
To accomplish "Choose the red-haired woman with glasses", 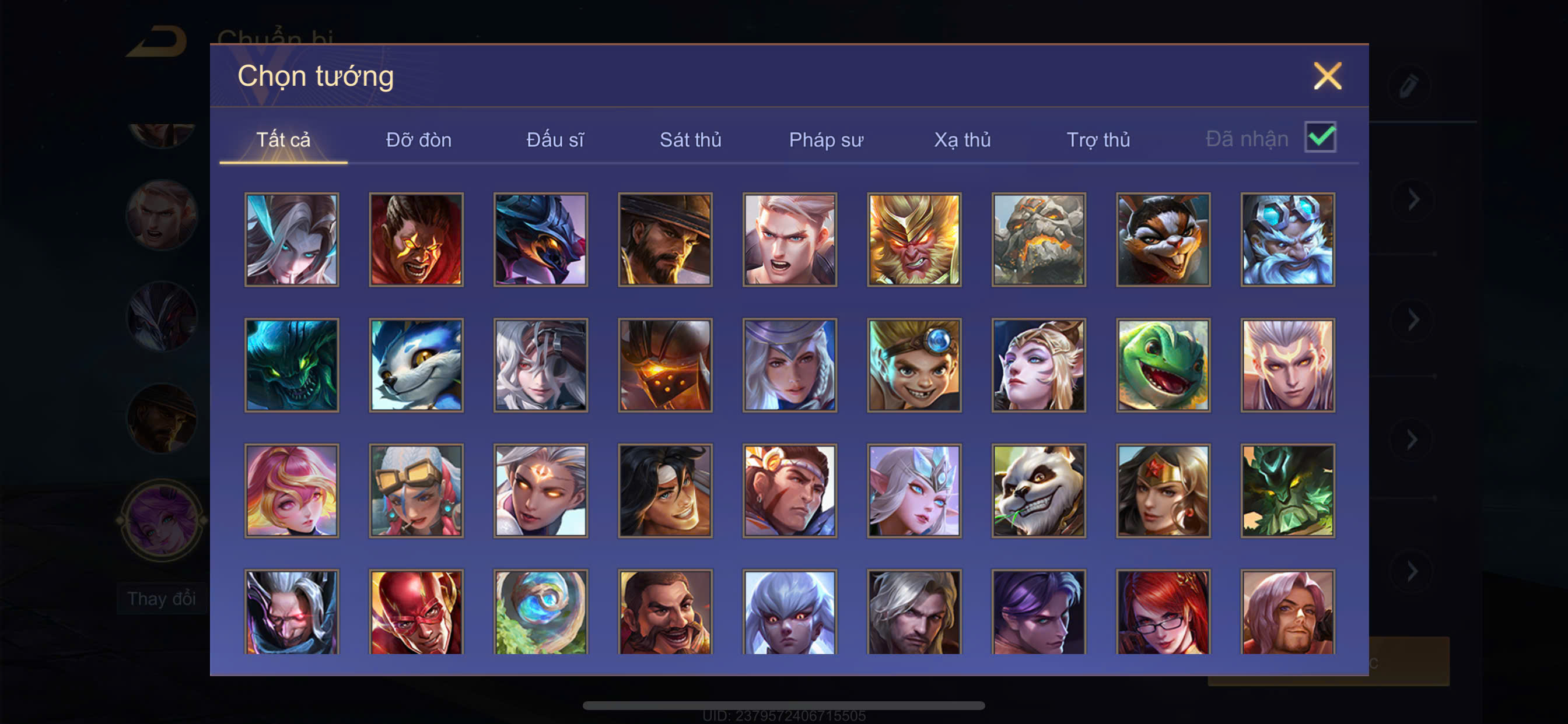I will point(1163,612).
